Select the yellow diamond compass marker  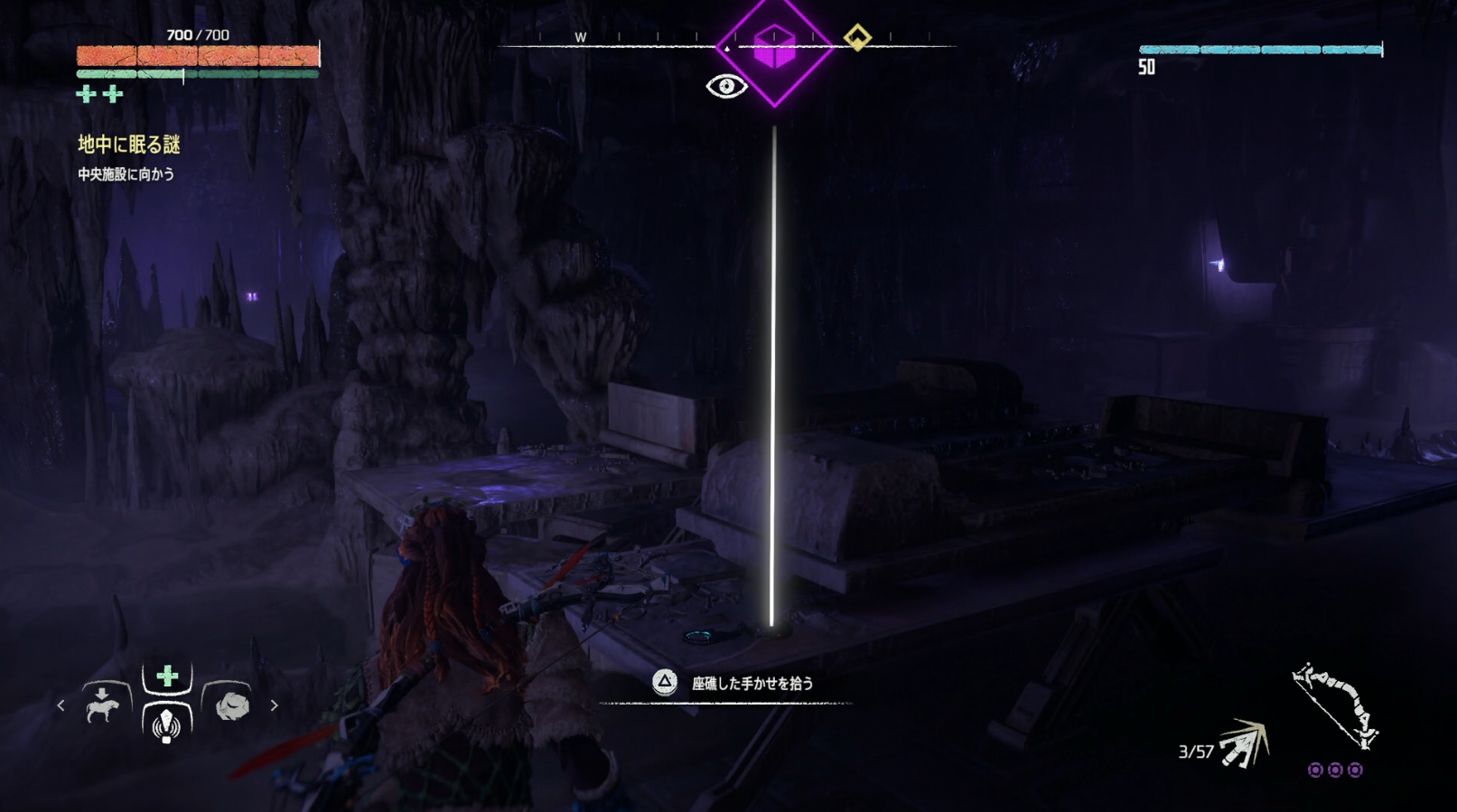(857, 38)
